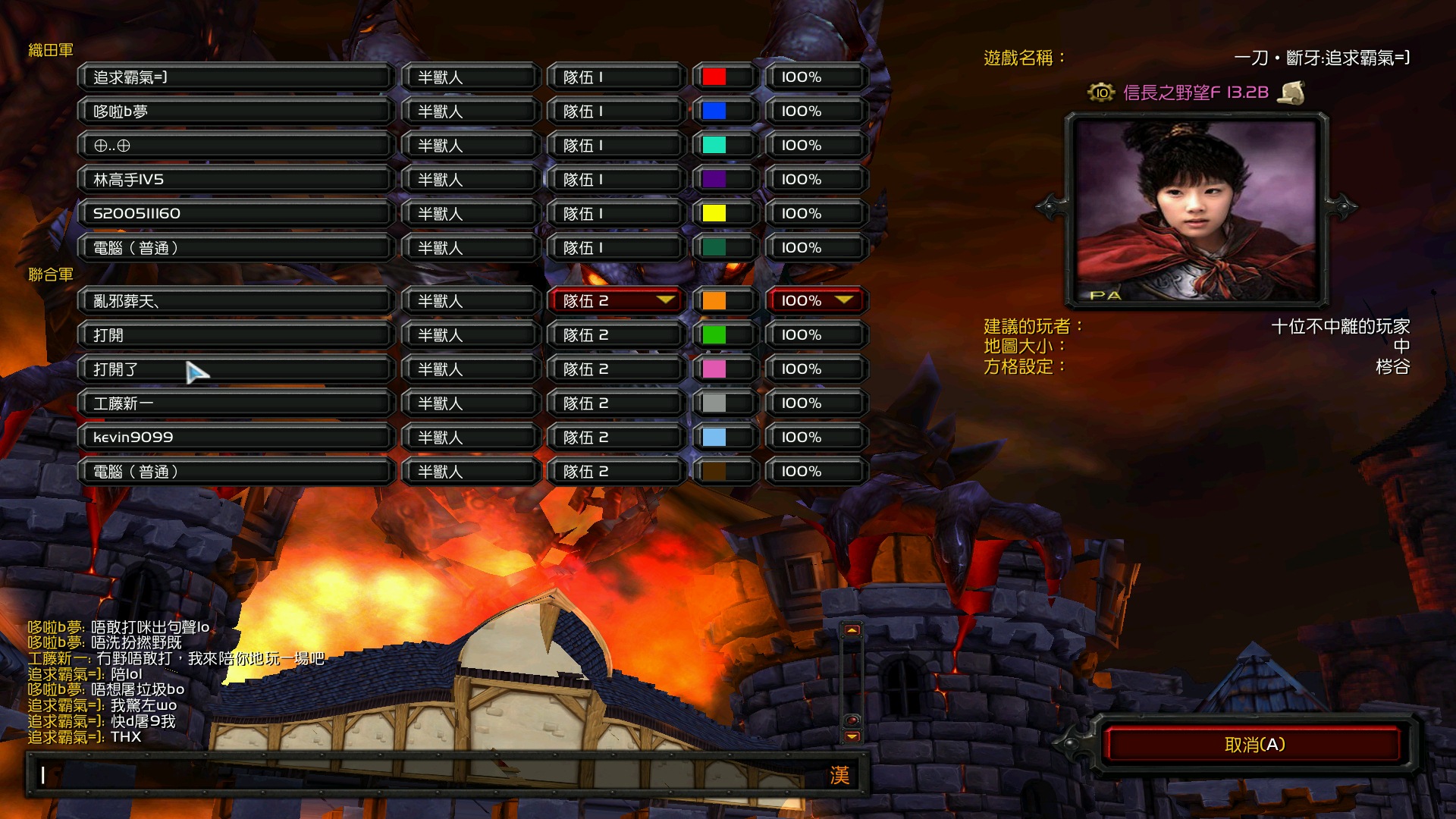
Task: Click the scroll icon beside the map name
Action: [x=1291, y=93]
